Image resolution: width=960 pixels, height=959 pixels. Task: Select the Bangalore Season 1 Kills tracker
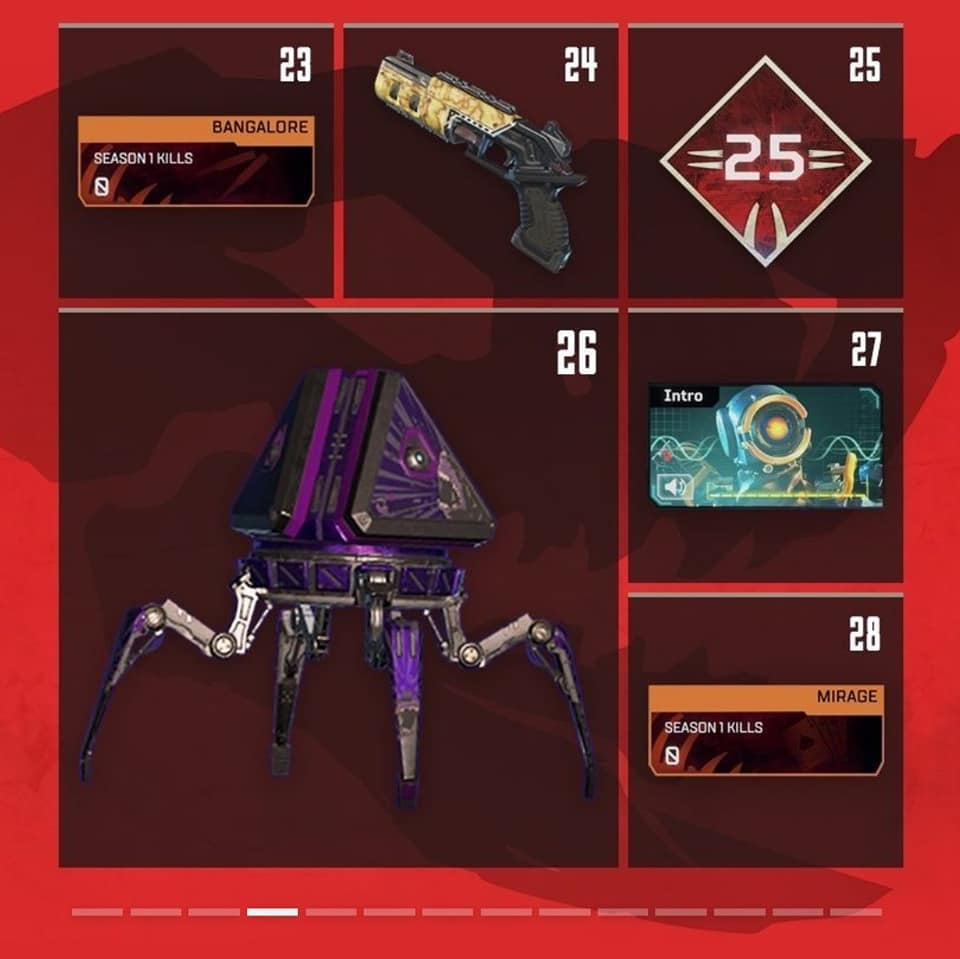coord(196,161)
